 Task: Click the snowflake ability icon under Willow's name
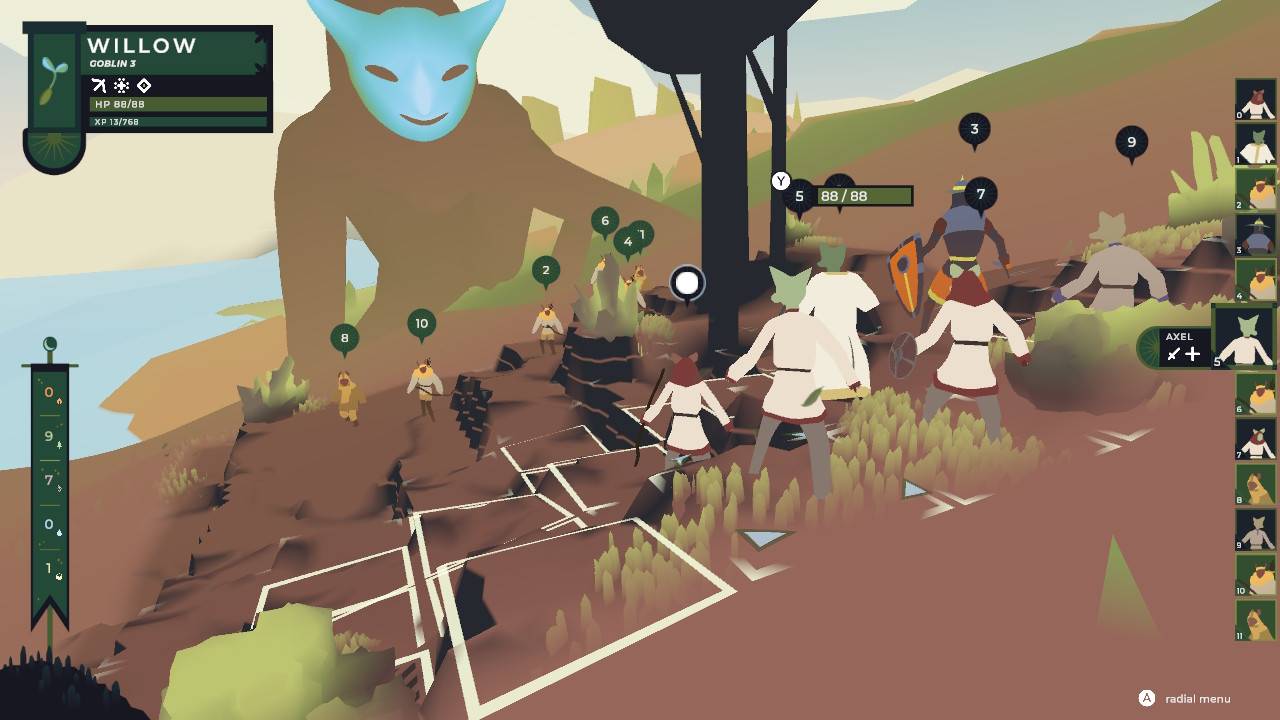121,85
